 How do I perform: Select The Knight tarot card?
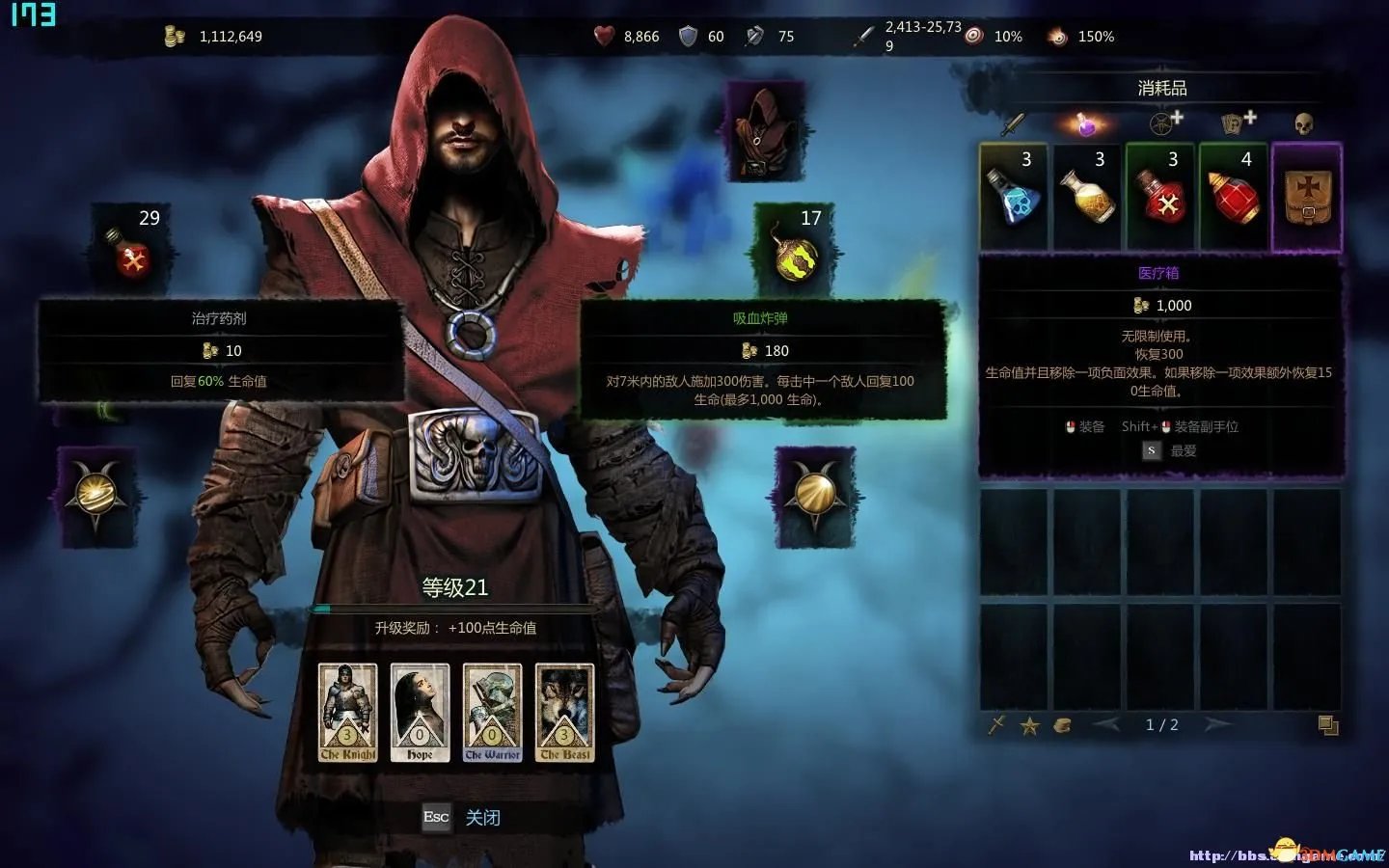347,713
